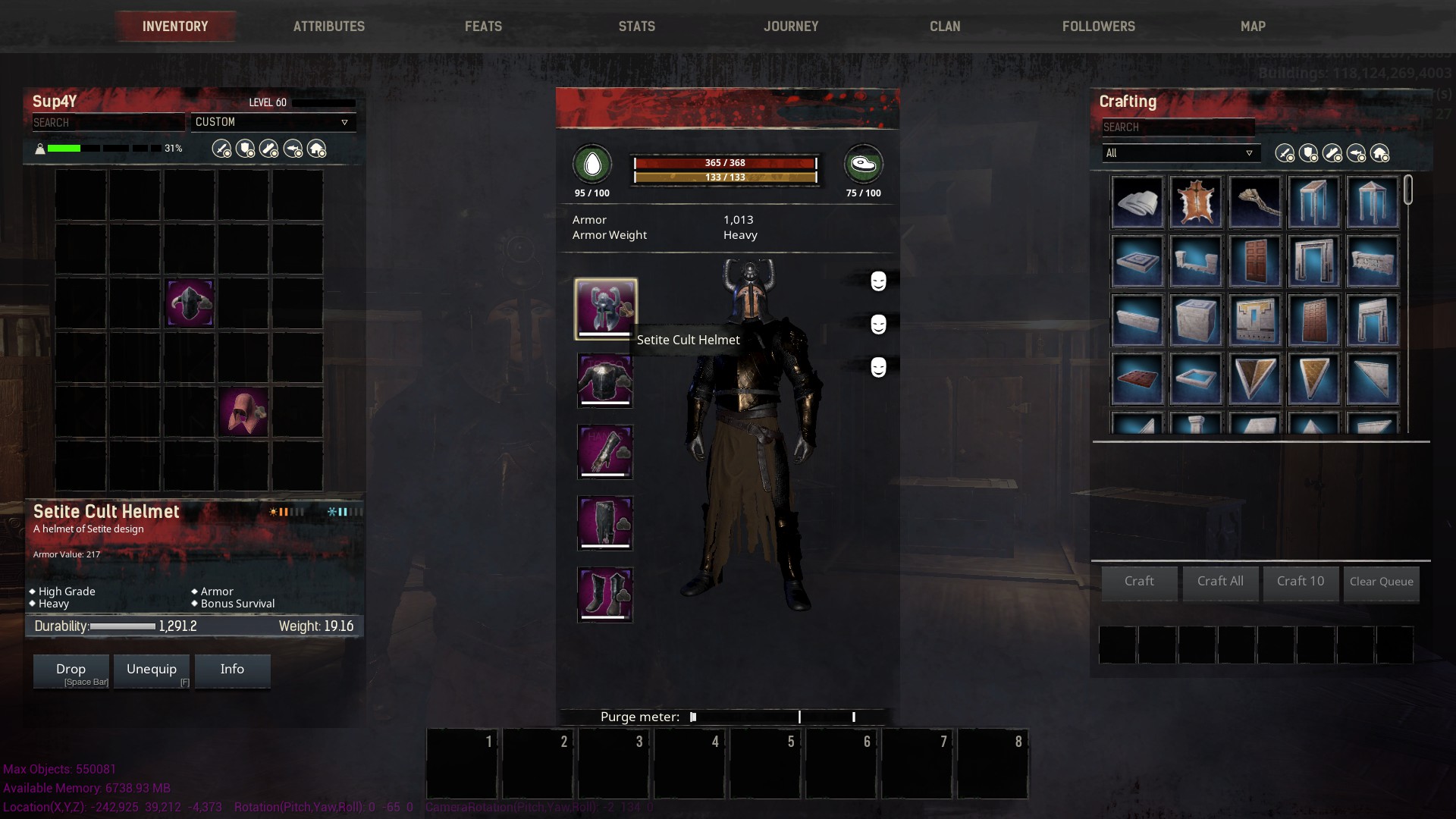Click the middle face mask toggle beside character
The width and height of the screenshot is (1456, 819).
878,325
